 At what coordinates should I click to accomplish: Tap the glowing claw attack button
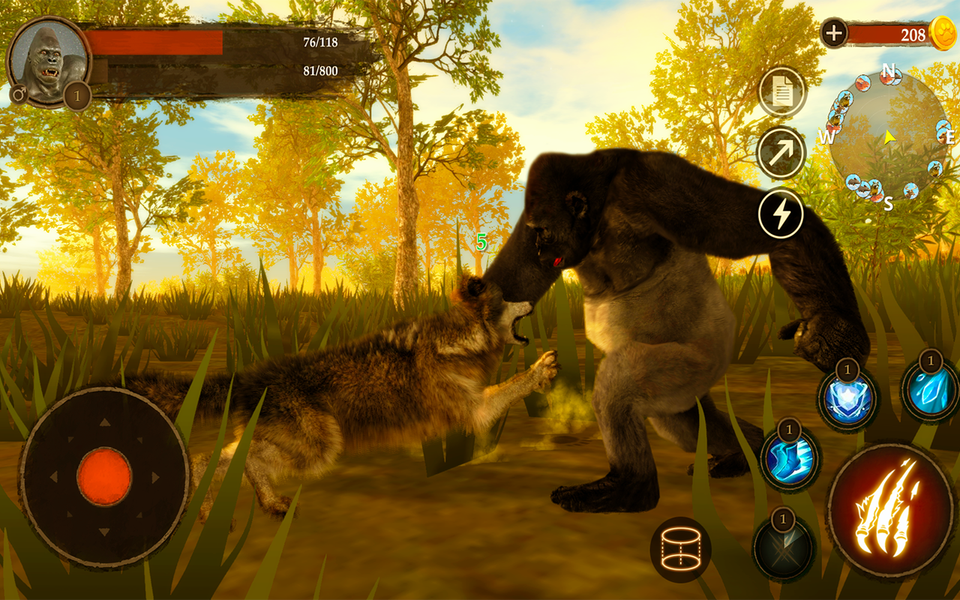[876, 510]
